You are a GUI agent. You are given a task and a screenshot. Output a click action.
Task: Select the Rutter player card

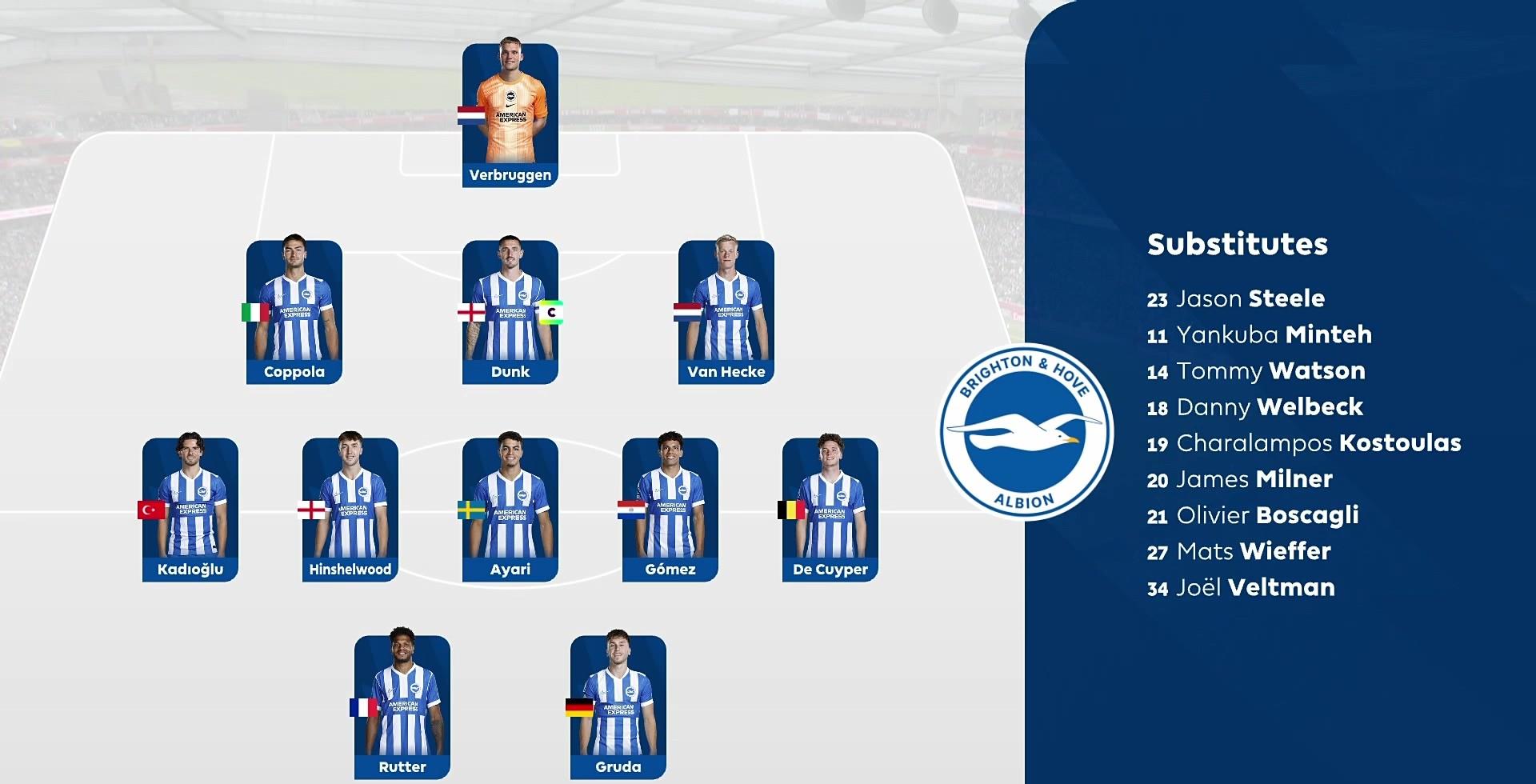[x=402, y=707]
